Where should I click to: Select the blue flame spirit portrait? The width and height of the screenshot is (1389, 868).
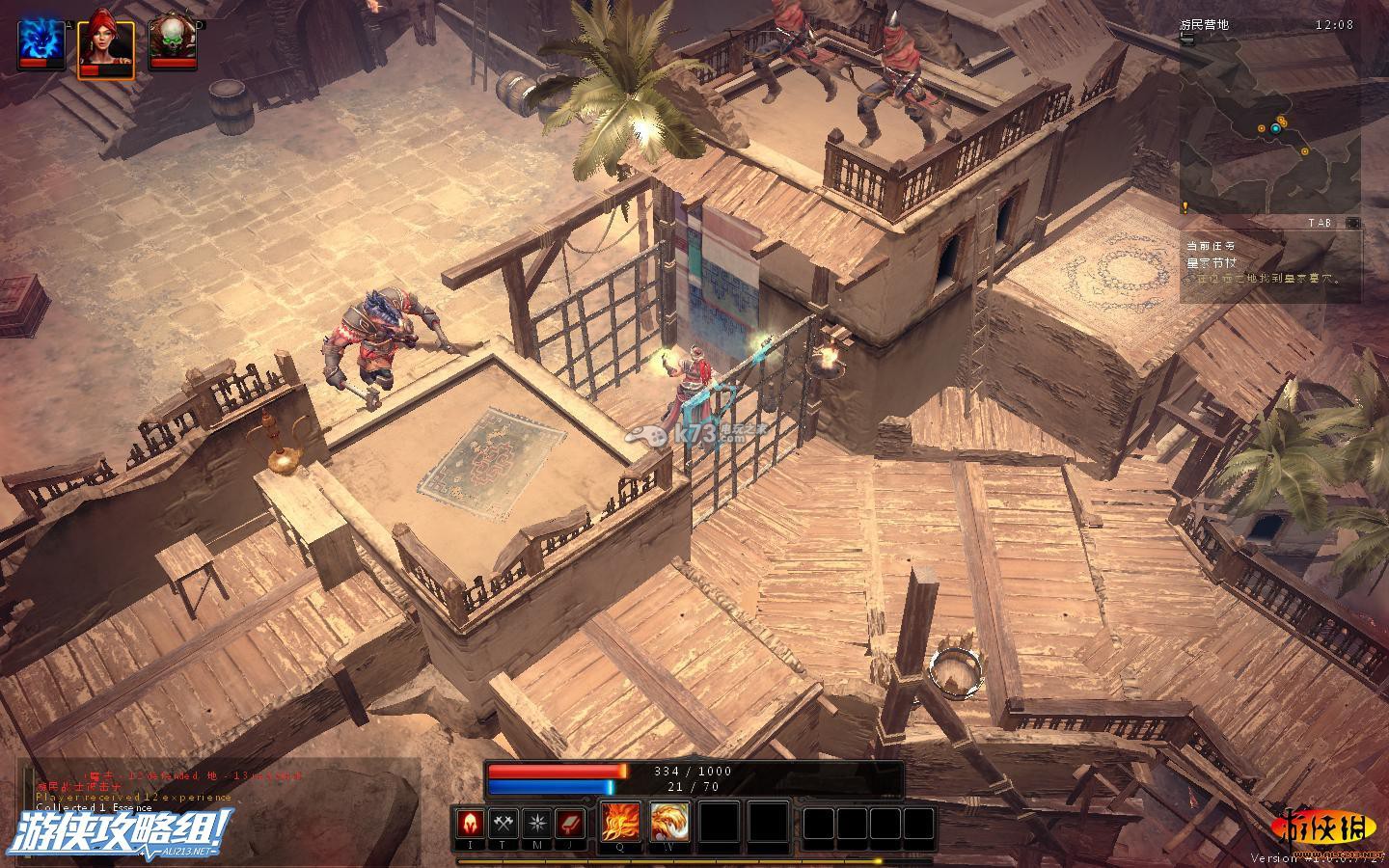[41, 40]
